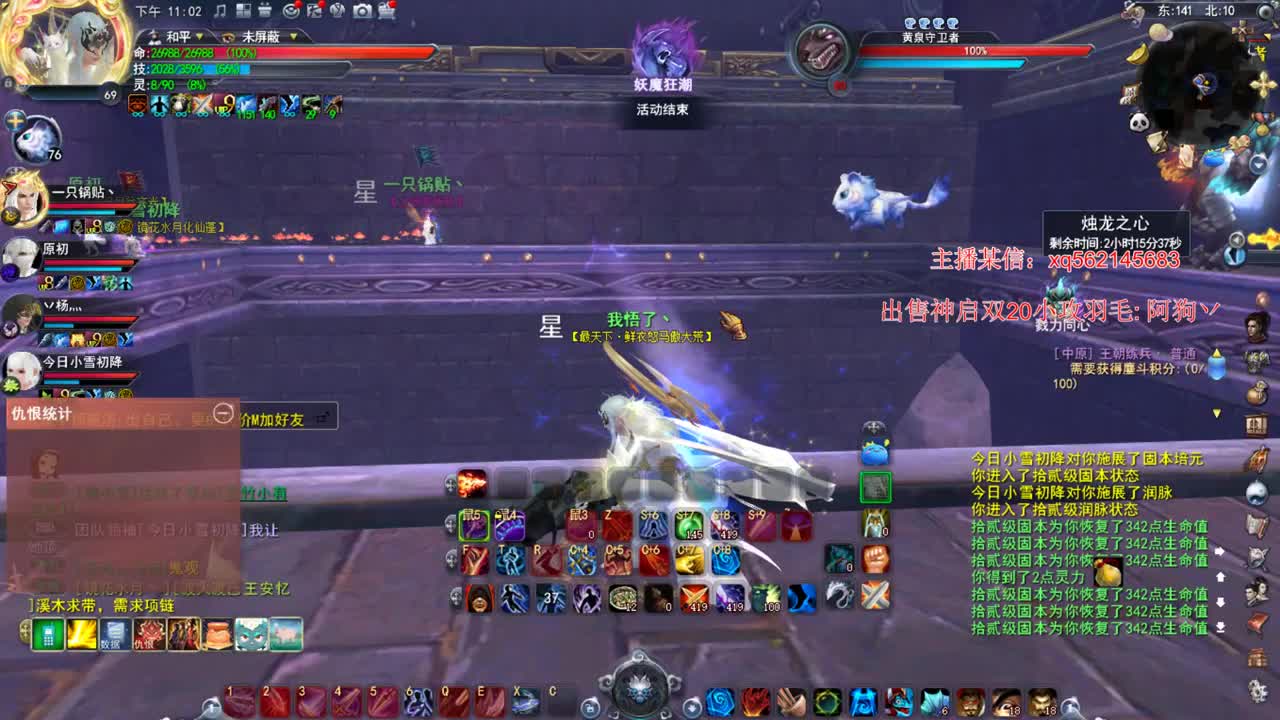Open the red 仇恨 threat icon in chat toolbar

[x=149, y=632]
